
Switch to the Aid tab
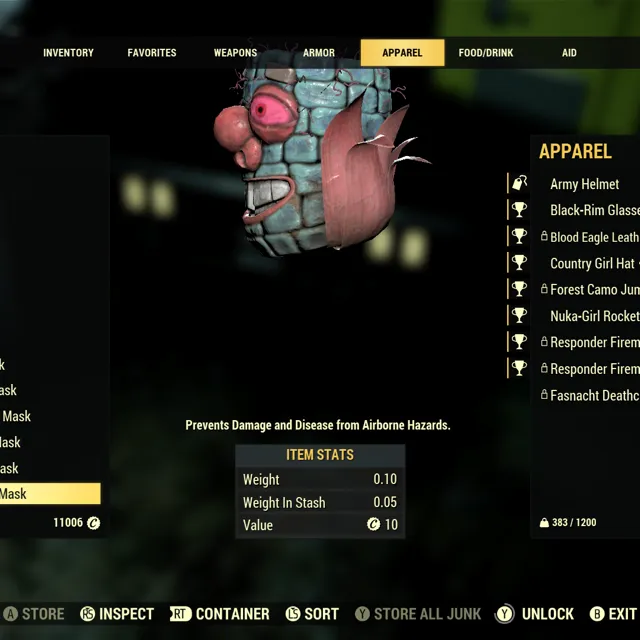(569, 53)
